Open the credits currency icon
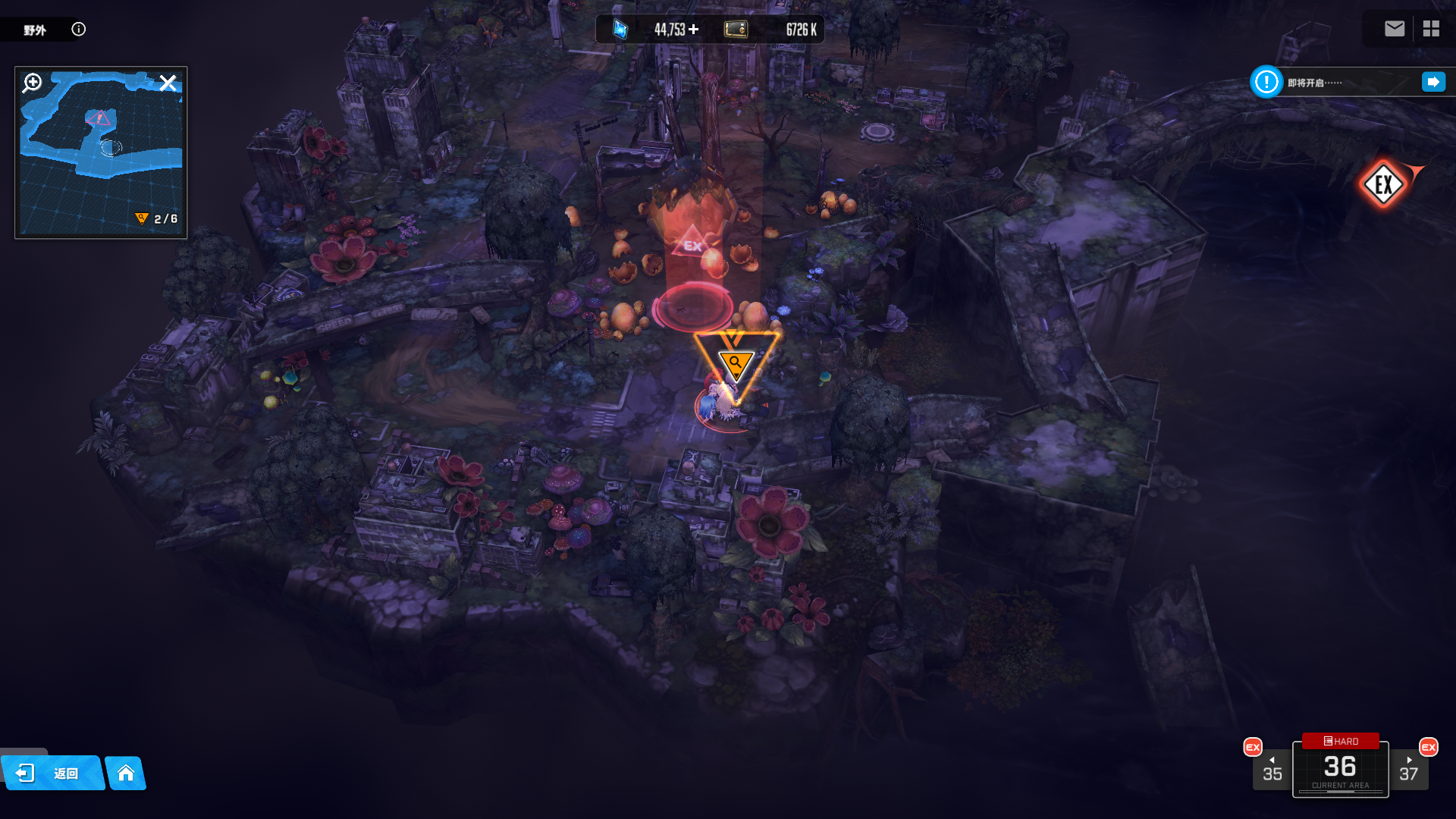 736,30
